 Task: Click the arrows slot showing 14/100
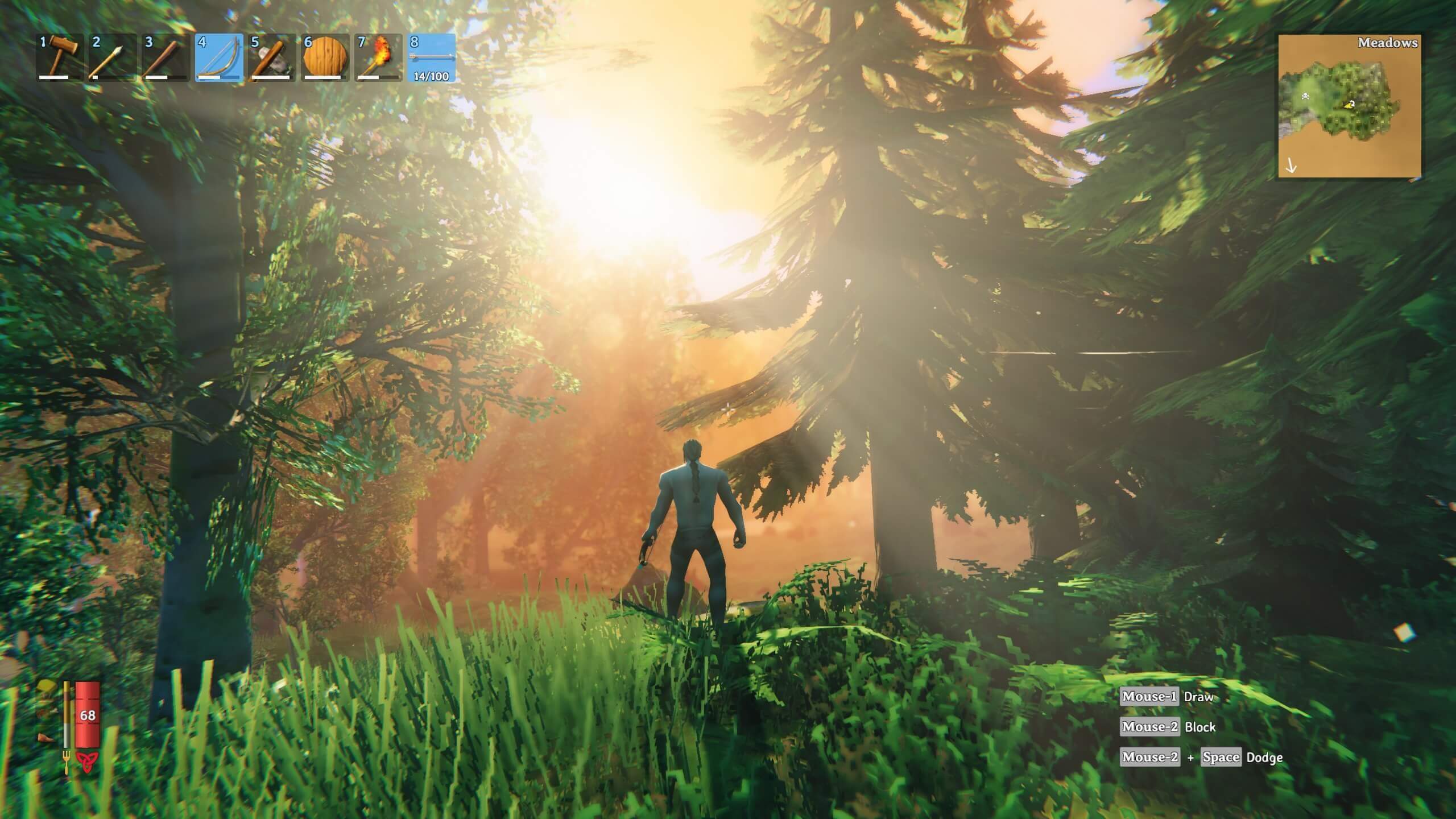(x=432, y=57)
